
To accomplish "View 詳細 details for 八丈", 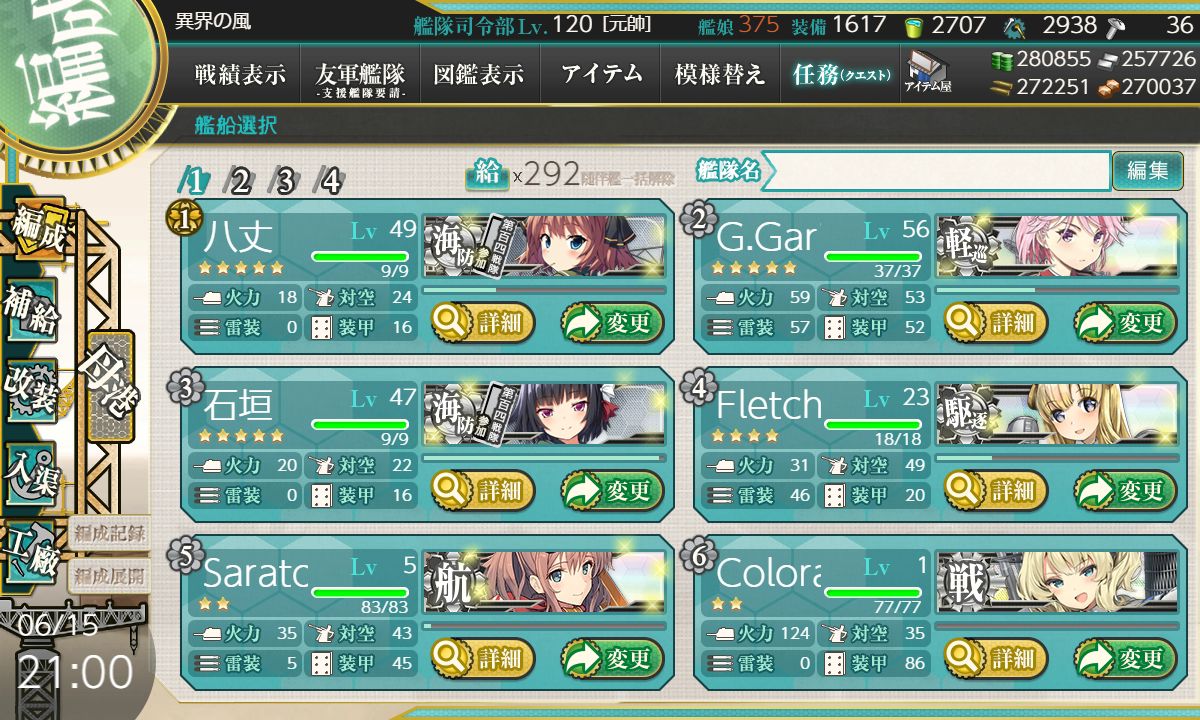I will click(483, 322).
